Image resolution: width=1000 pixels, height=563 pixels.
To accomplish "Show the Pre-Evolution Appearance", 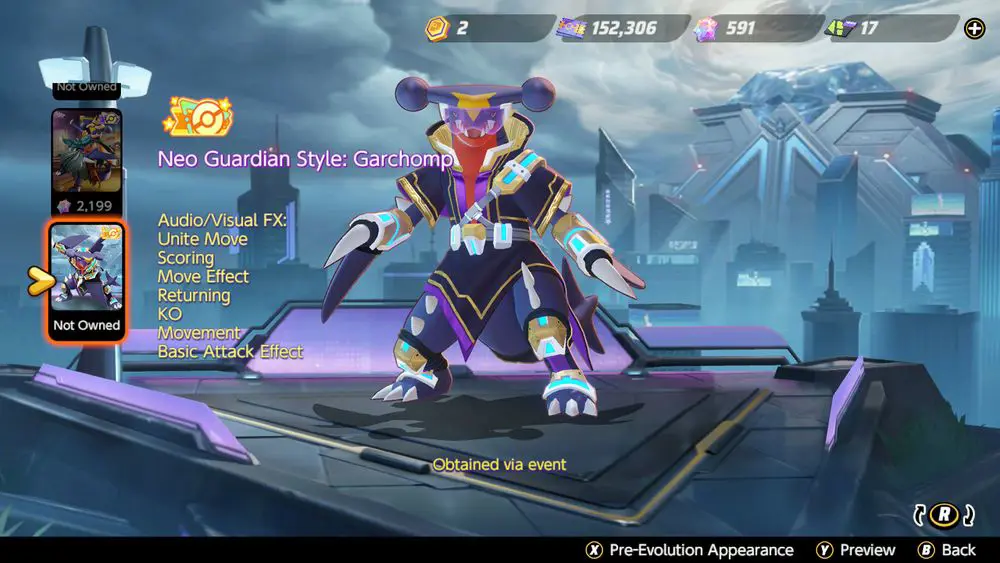I will (690, 549).
